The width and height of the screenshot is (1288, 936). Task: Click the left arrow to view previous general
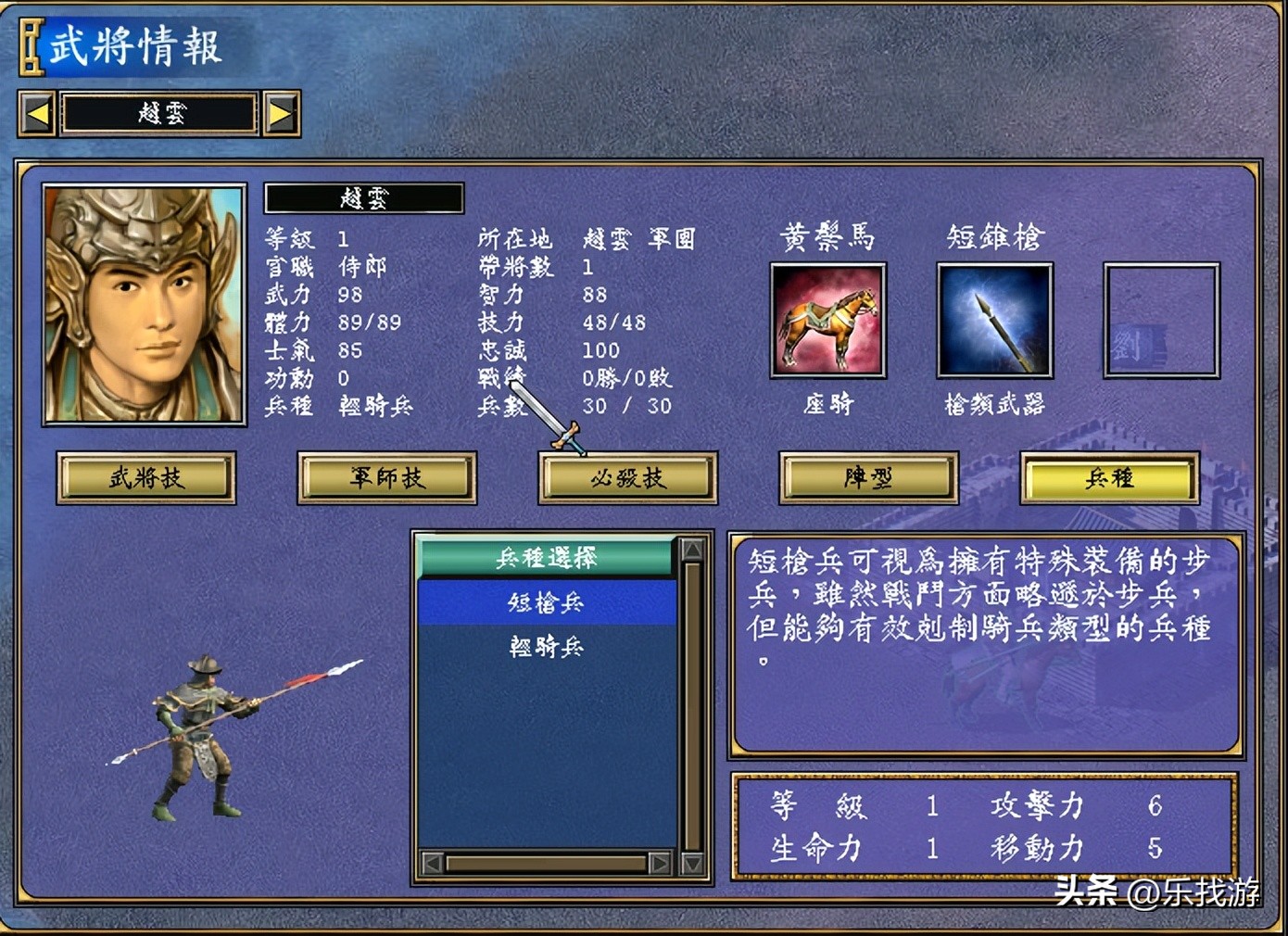coord(36,112)
